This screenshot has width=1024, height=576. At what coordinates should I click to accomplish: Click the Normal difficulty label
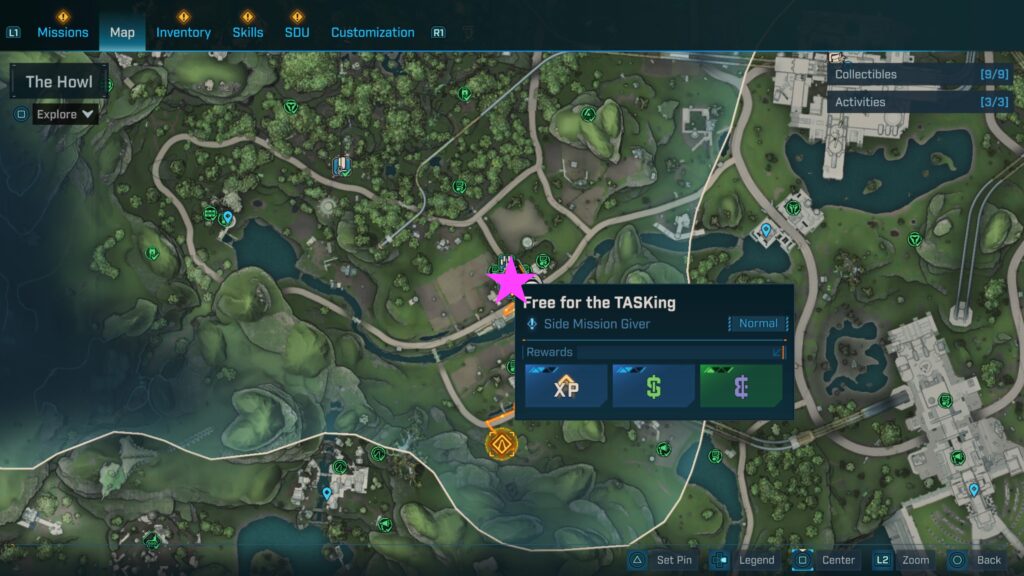[758, 323]
